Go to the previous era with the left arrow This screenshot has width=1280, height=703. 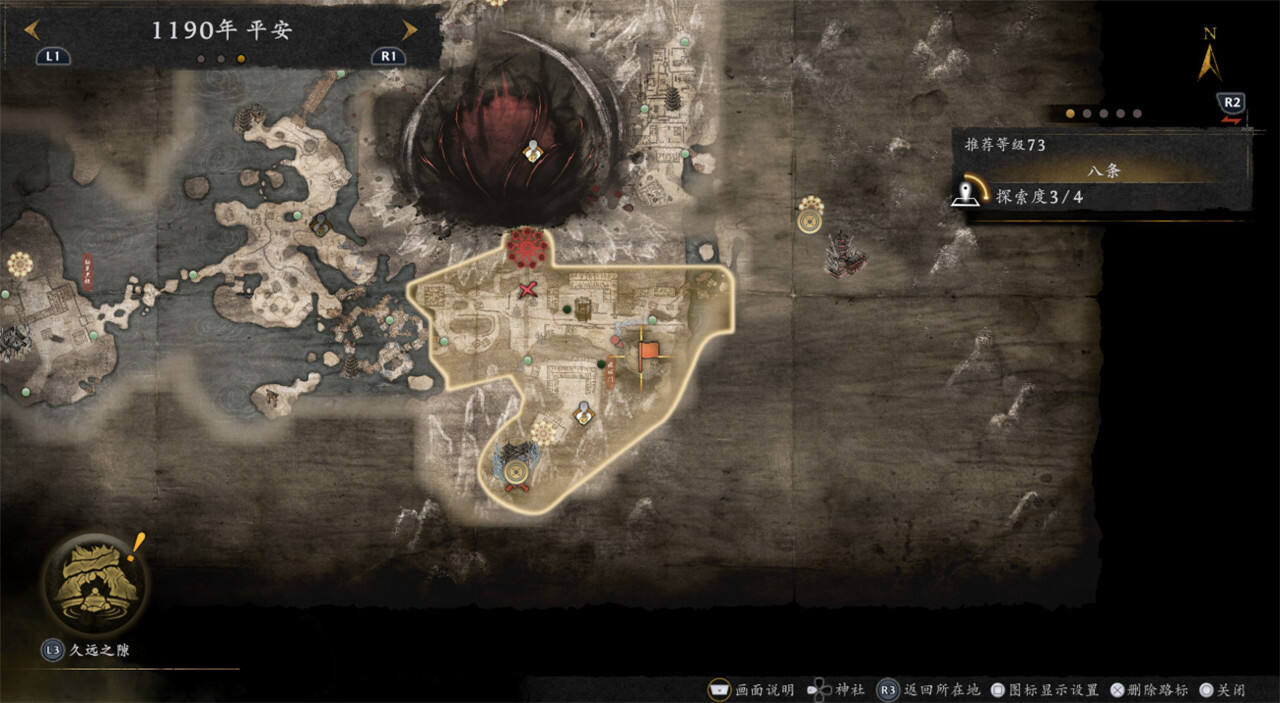click(31, 29)
